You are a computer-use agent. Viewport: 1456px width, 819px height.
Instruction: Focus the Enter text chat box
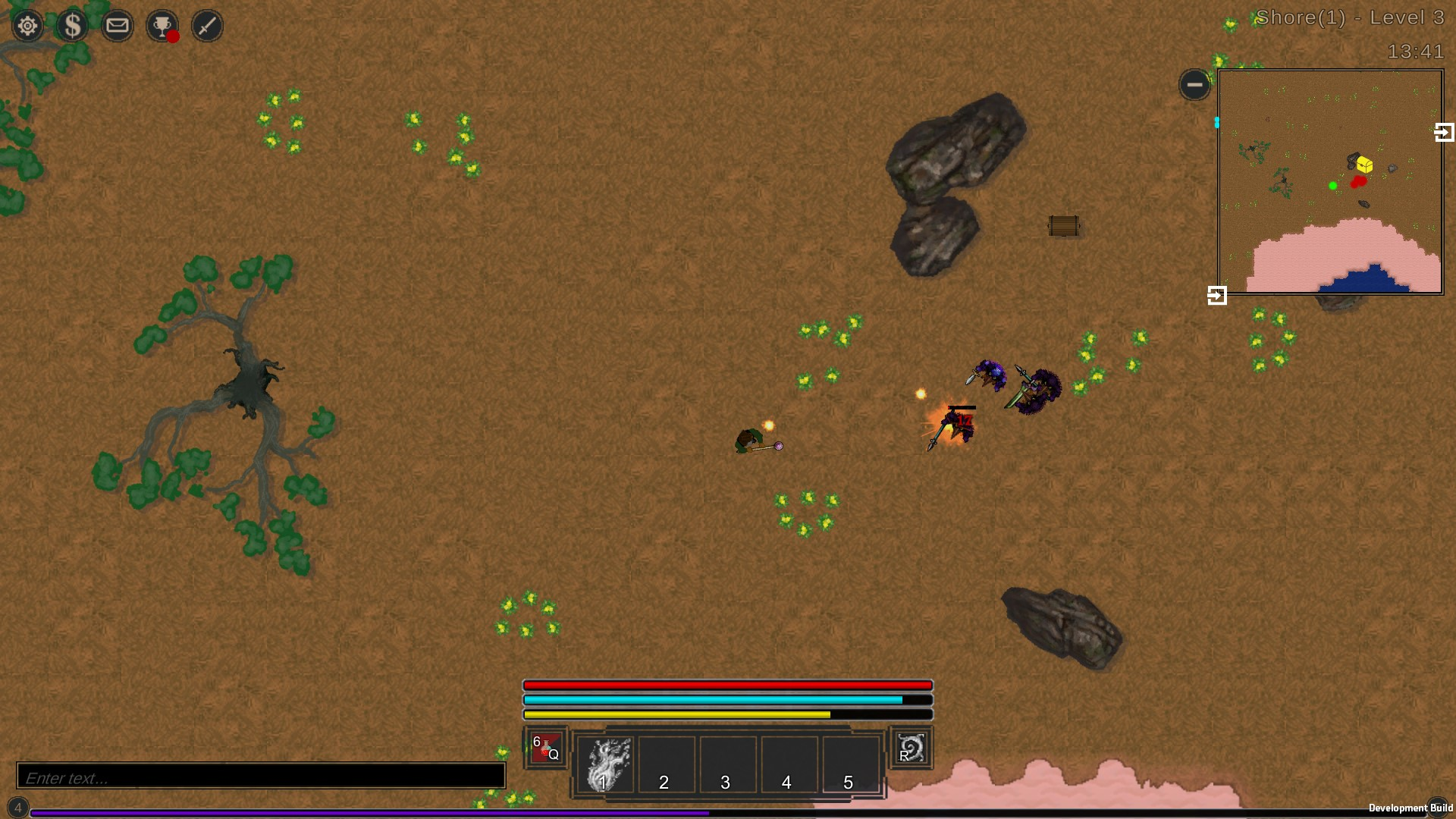[x=261, y=777]
